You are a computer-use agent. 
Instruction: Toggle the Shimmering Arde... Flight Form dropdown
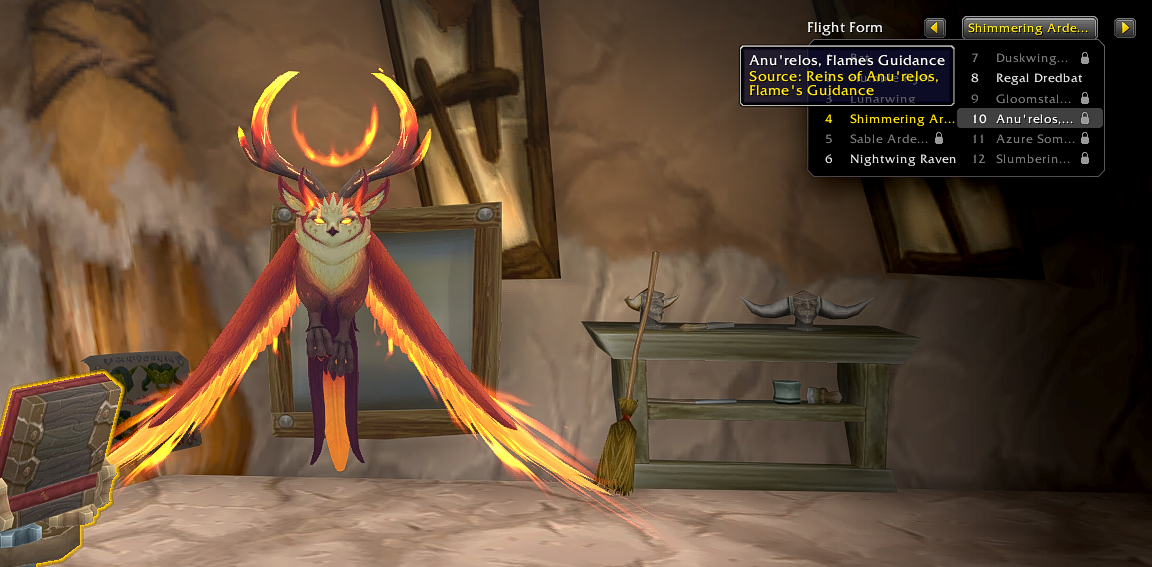(x=1029, y=28)
